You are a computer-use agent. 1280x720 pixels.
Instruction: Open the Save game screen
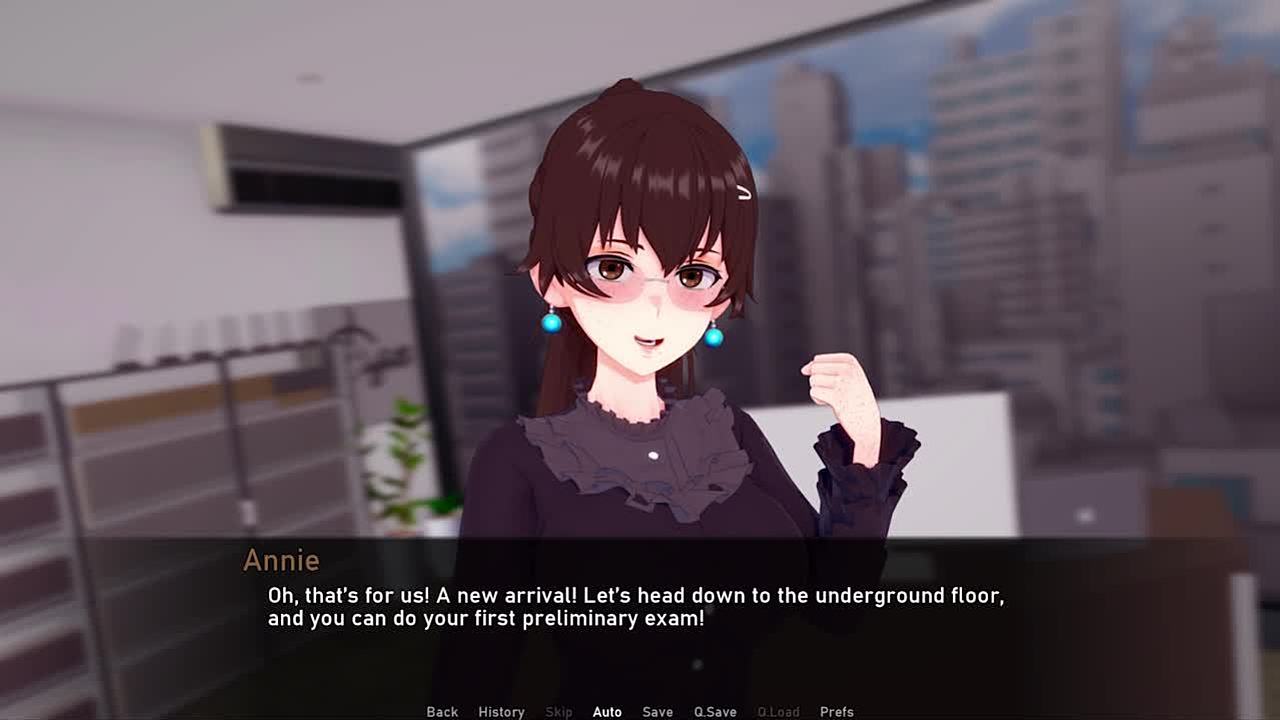(657, 712)
